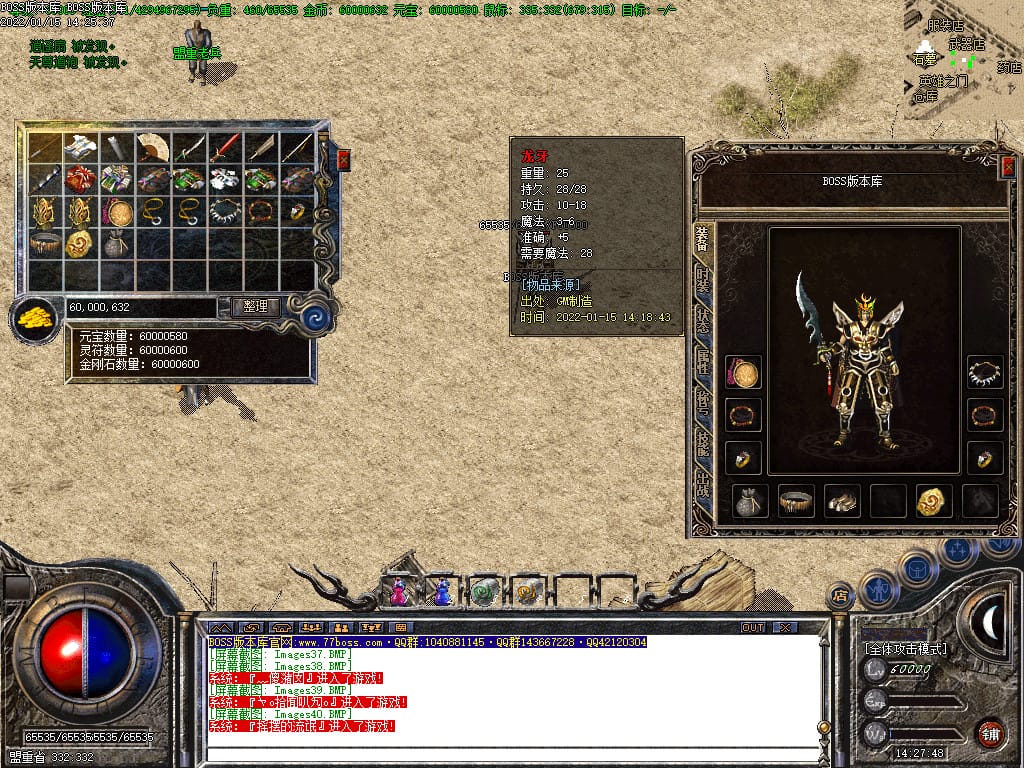The image size is (1024, 768).
Task: Close the inventory bag window
Action: pyautogui.click(x=344, y=159)
